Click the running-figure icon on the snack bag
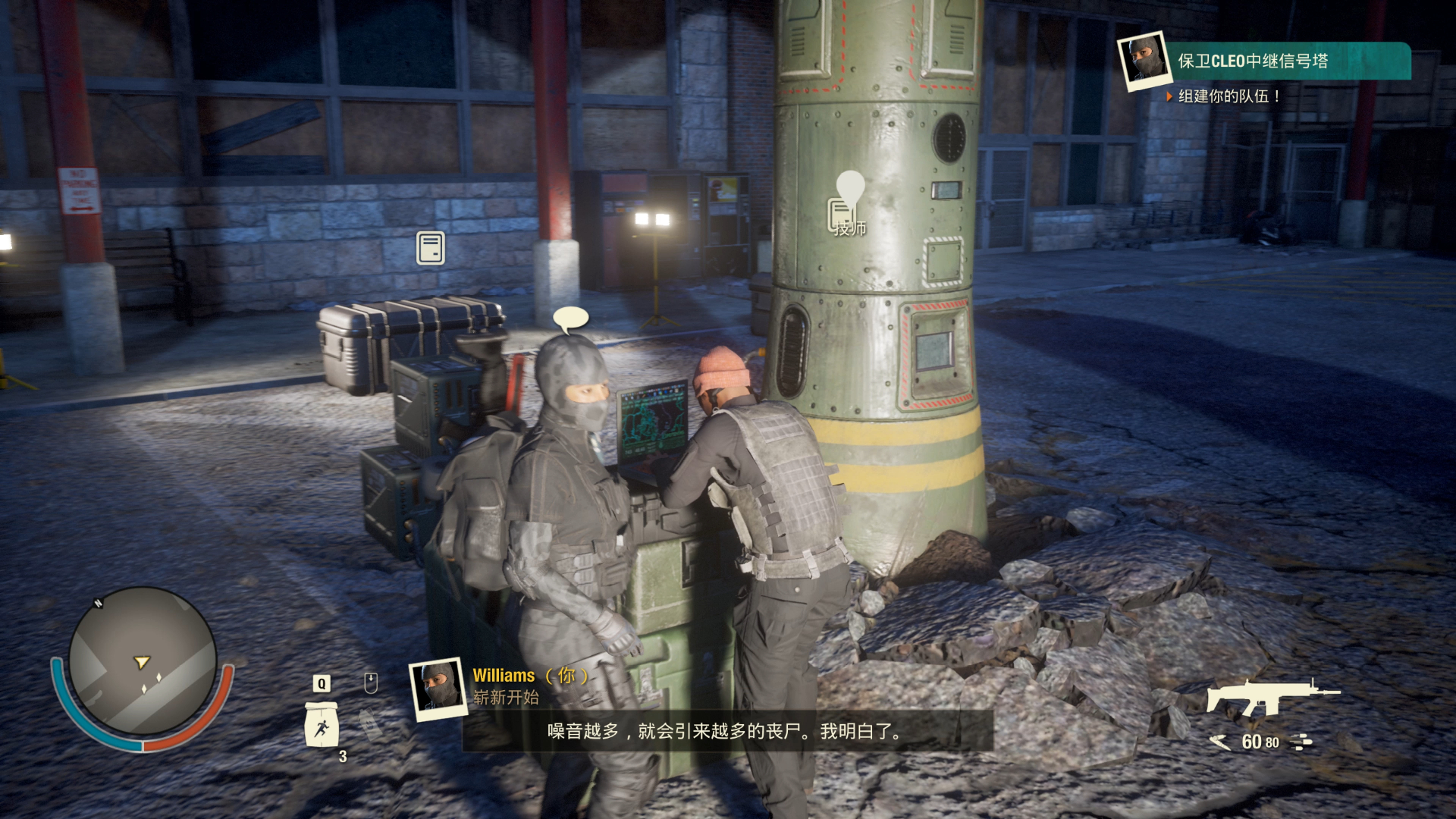Screen dimensions: 1456x819 324,730
